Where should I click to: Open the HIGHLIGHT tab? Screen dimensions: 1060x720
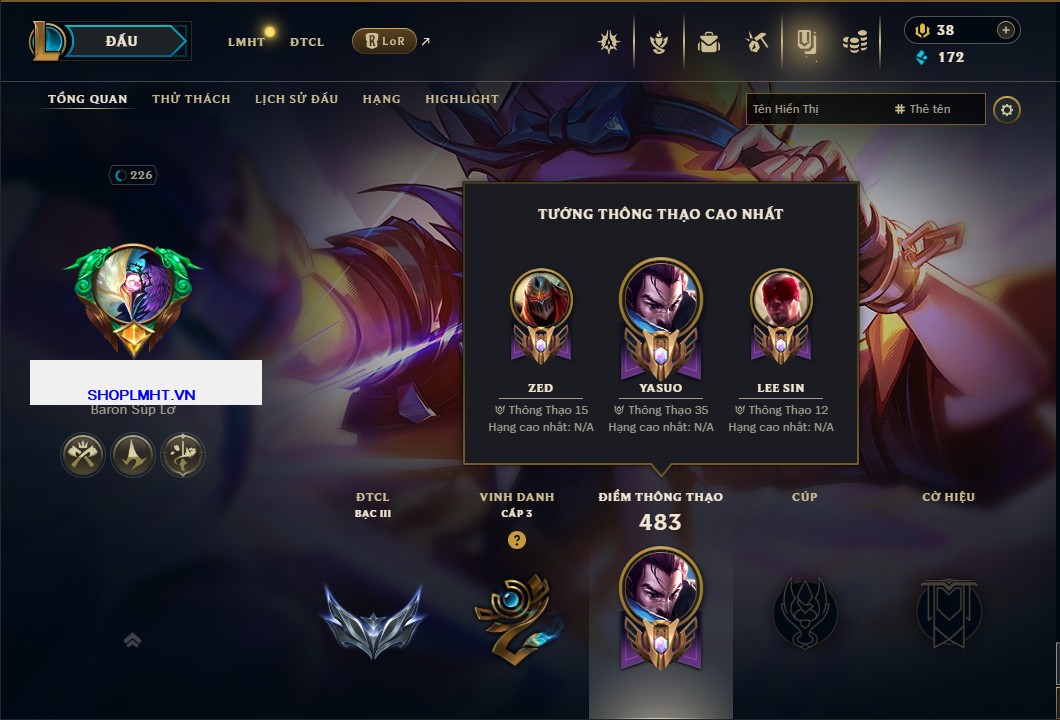click(461, 99)
